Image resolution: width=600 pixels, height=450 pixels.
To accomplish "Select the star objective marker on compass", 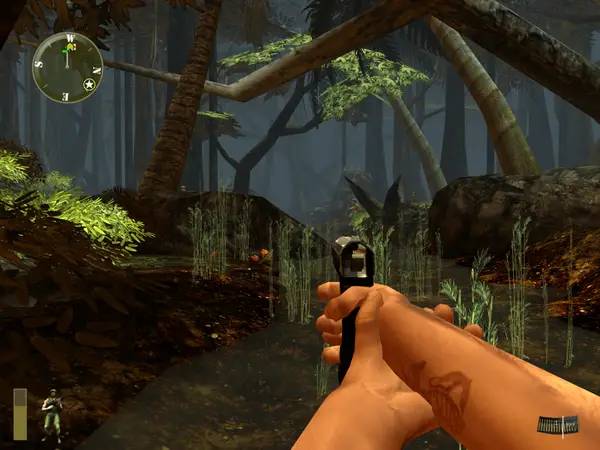I will pos(89,85).
